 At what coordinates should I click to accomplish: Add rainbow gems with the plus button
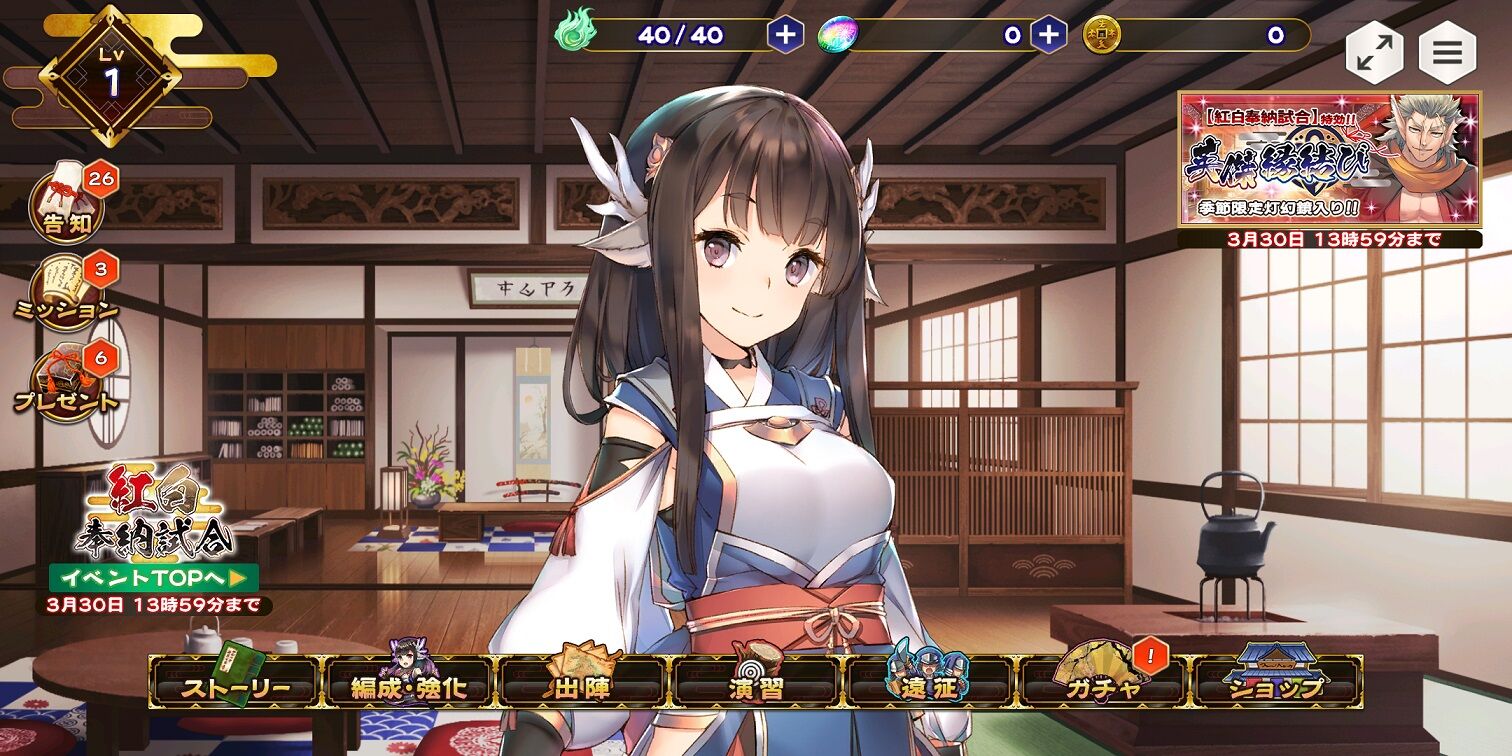point(1048,35)
